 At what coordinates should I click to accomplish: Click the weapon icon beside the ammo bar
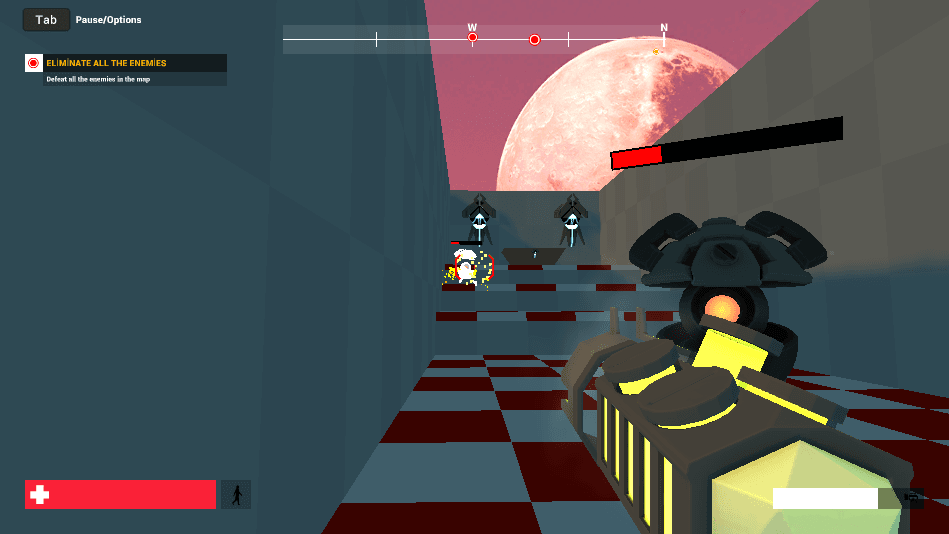coord(912,497)
